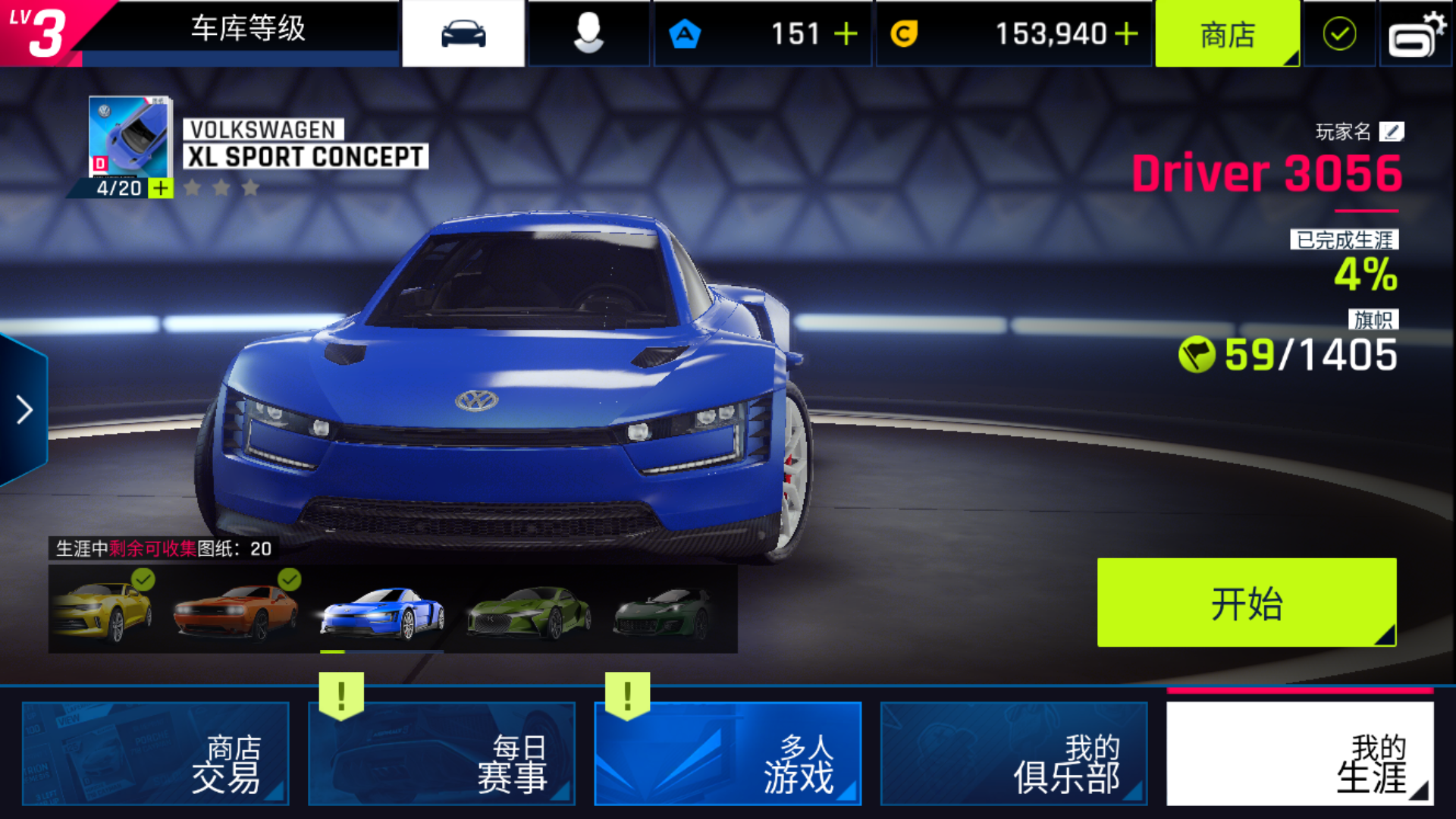The height and width of the screenshot is (819, 1456).
Task: Add blueprints for XL Sport Concept
Action: click(x=161, y=188)
